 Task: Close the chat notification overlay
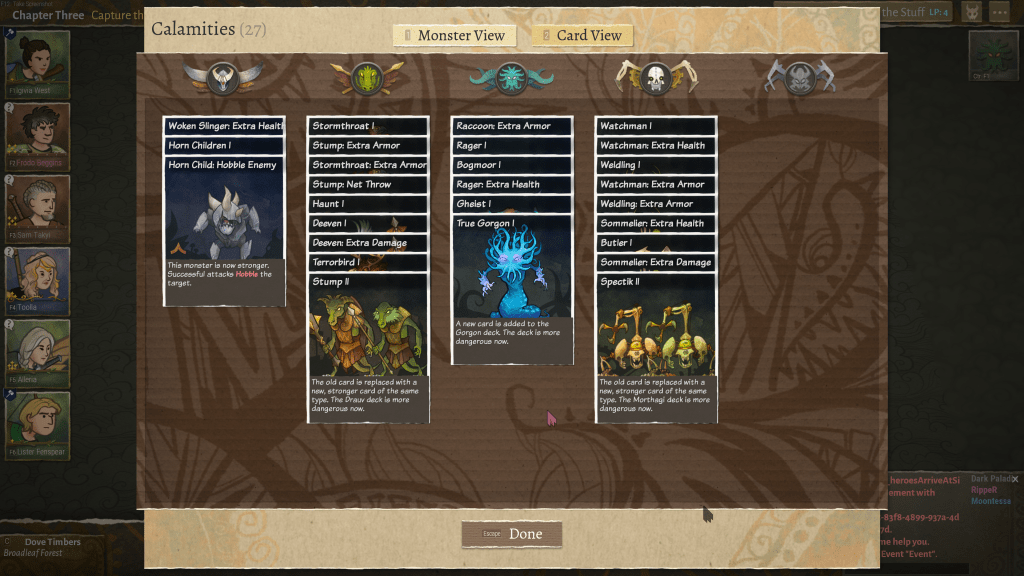pyautogui.click(x=1015, y=480)
